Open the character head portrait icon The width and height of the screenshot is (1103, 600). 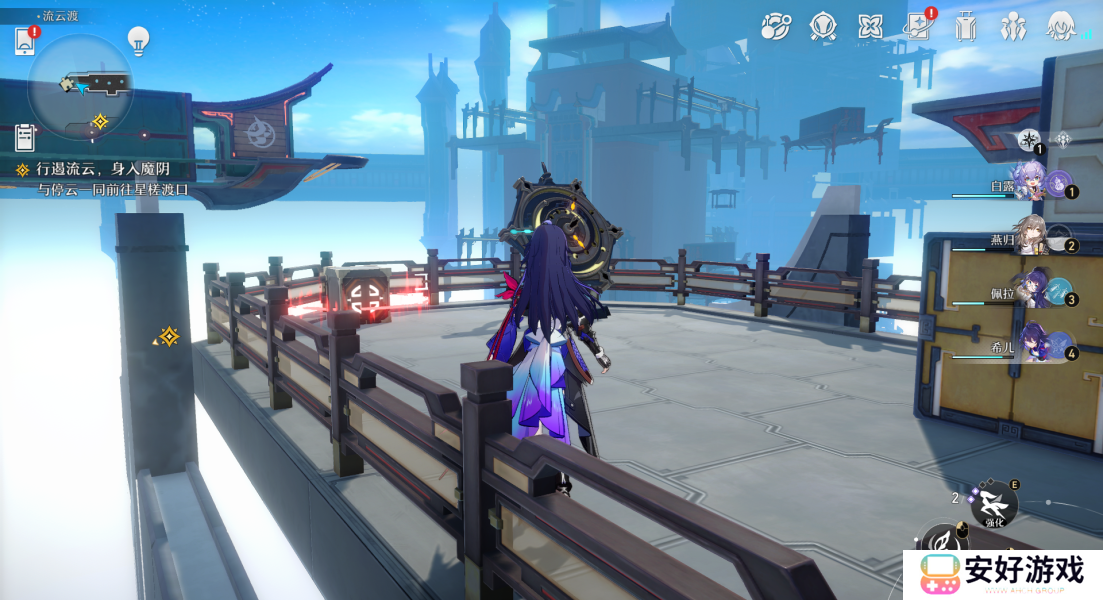click(x=1061, y=27)
